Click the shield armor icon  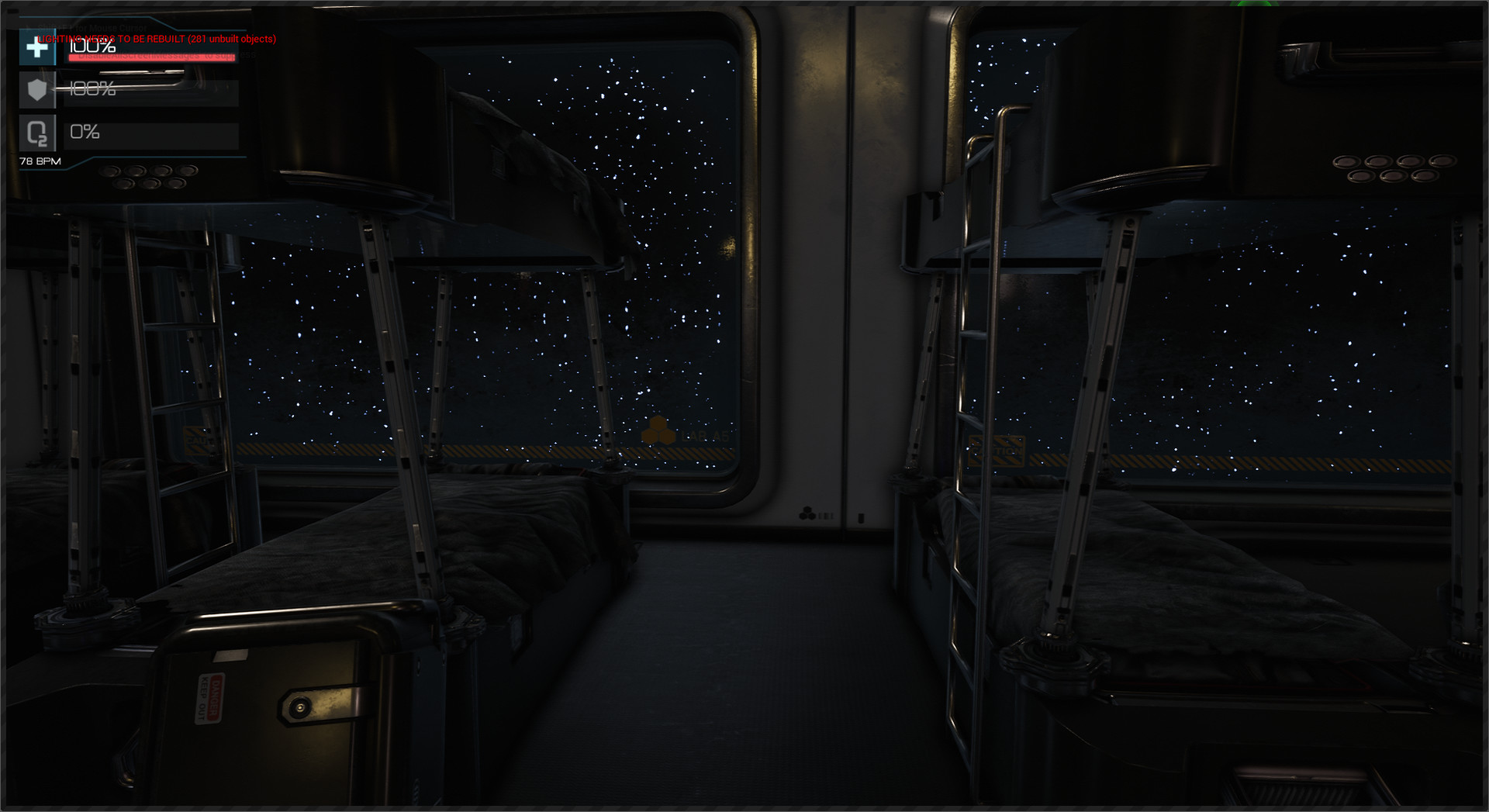pos(37,91)
